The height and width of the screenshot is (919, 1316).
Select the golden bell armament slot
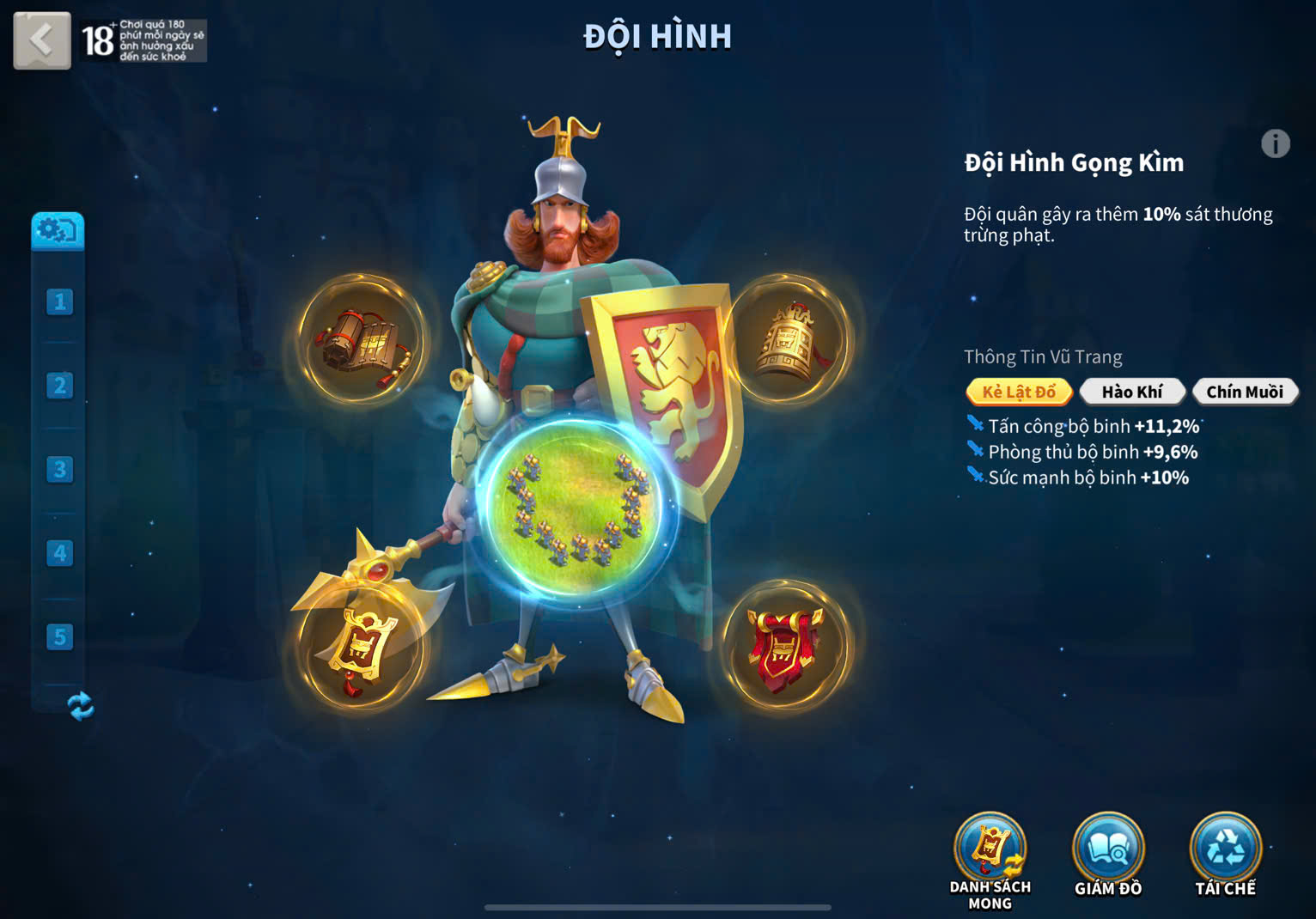point(788,340)
